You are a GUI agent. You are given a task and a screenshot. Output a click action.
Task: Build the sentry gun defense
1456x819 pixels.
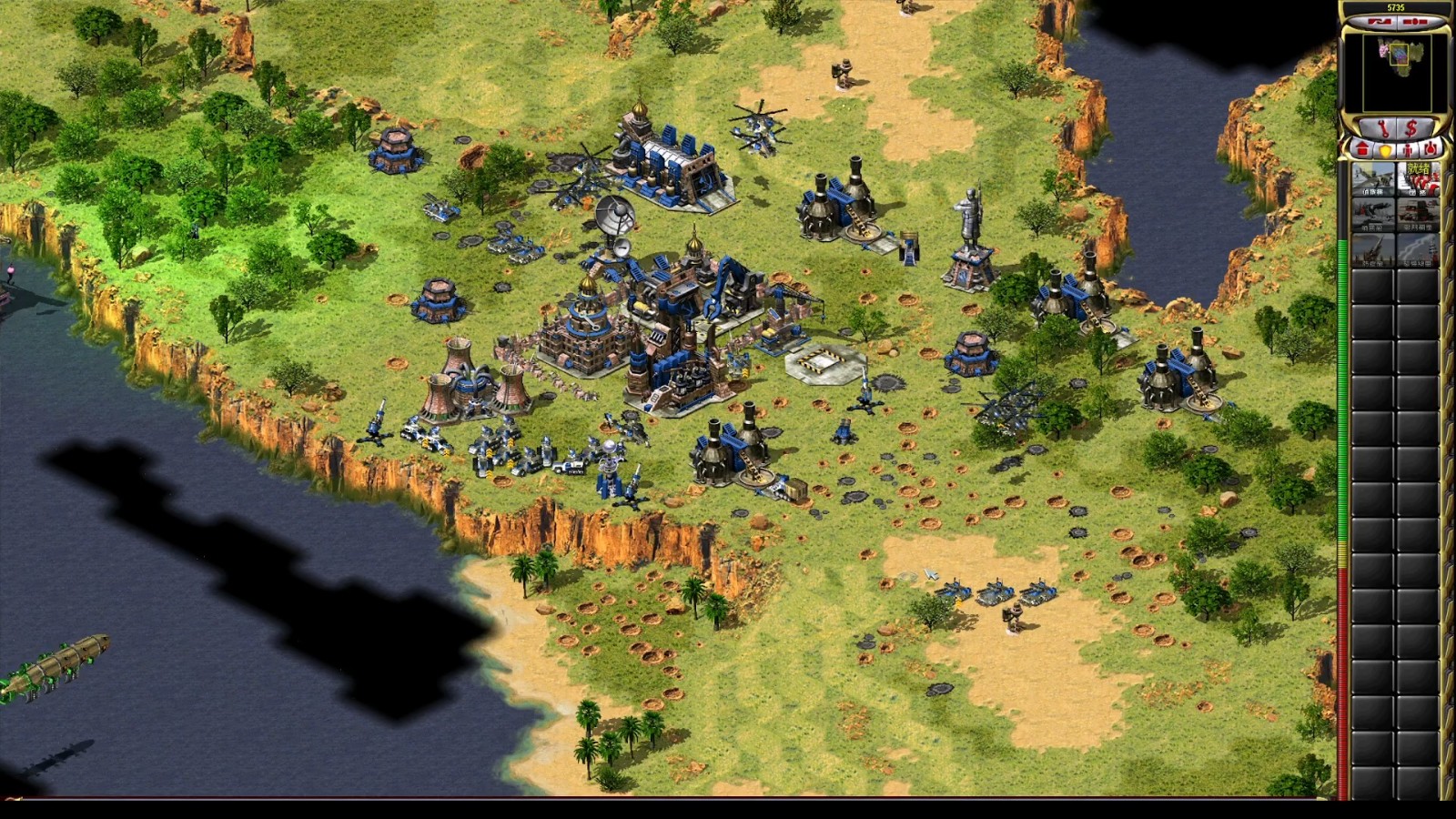(1372, 213)
